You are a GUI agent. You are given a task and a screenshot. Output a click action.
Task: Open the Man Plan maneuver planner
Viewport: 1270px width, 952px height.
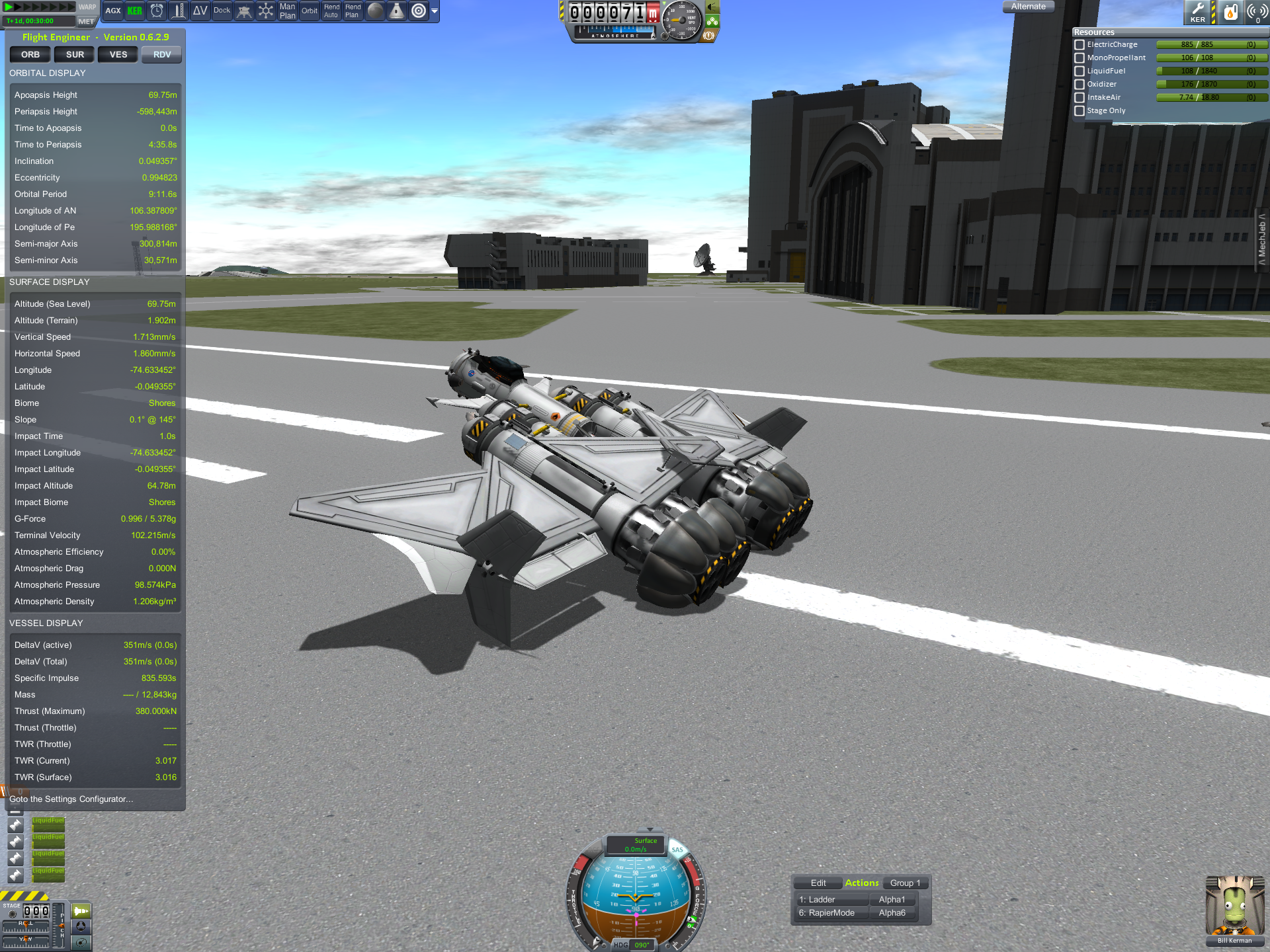pos(288,11)
